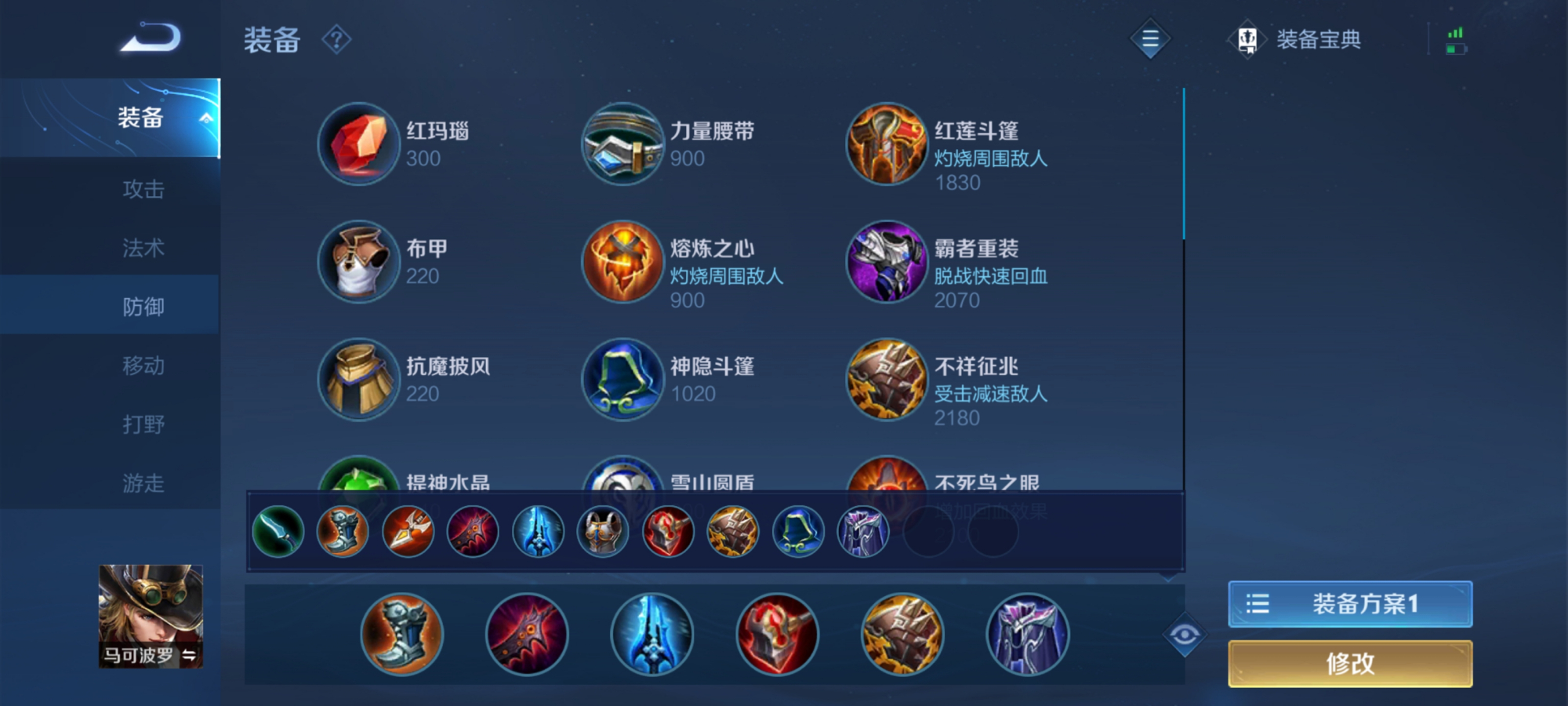Open the item filter menu at top
This screenshot has width=1568, height=706.
pos(1149,39)
